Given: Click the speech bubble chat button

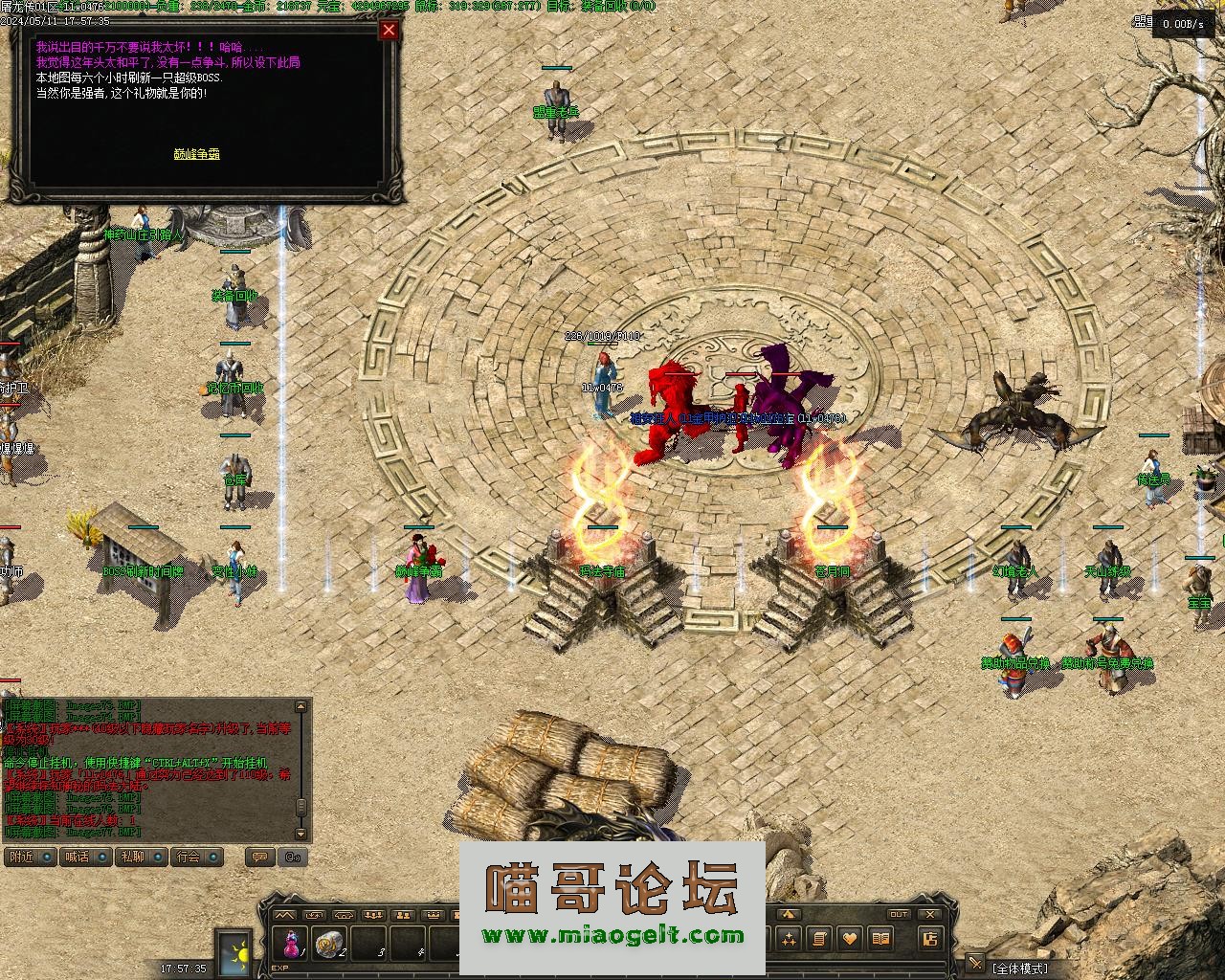Looking at the screenshot, I should click(x=258, y=857).
